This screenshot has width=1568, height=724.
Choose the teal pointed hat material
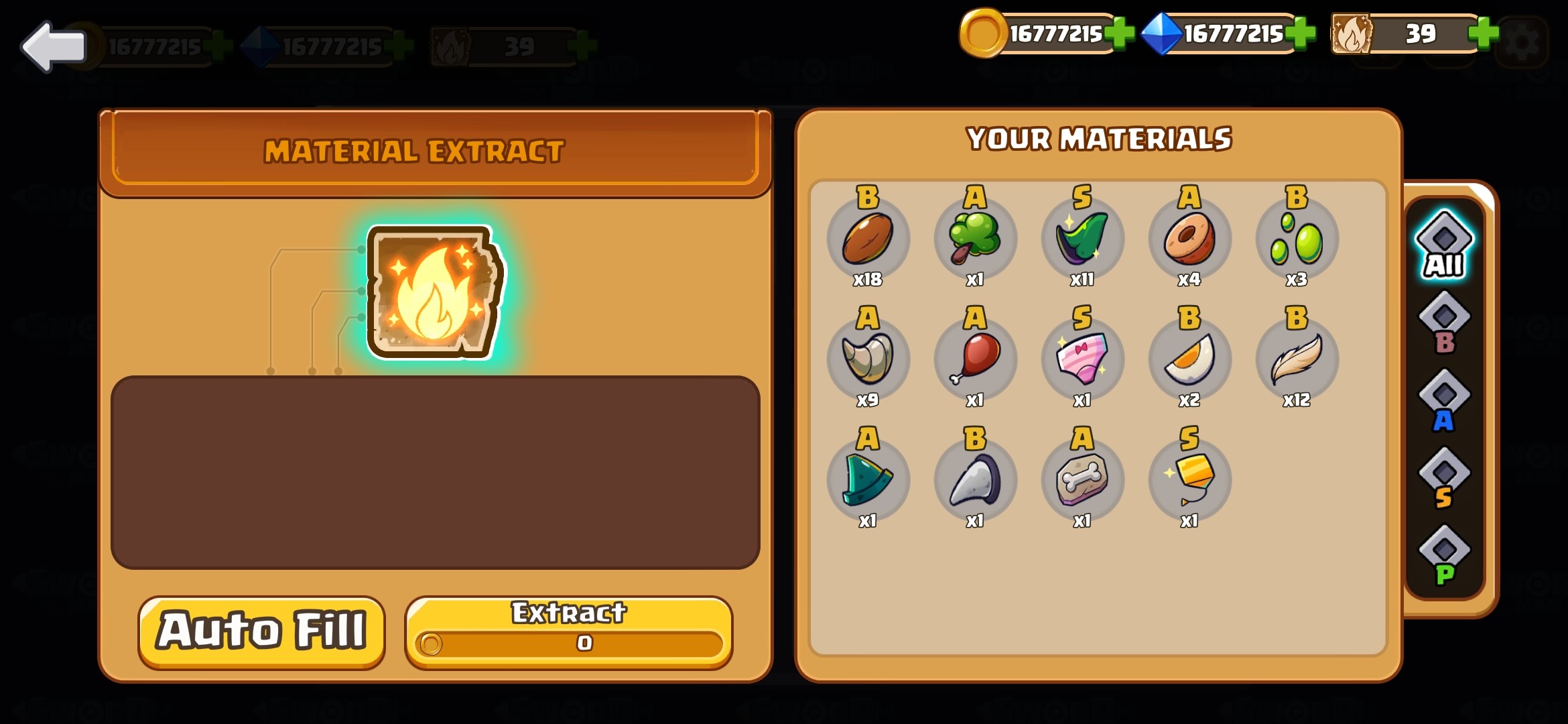pos(868,481)
